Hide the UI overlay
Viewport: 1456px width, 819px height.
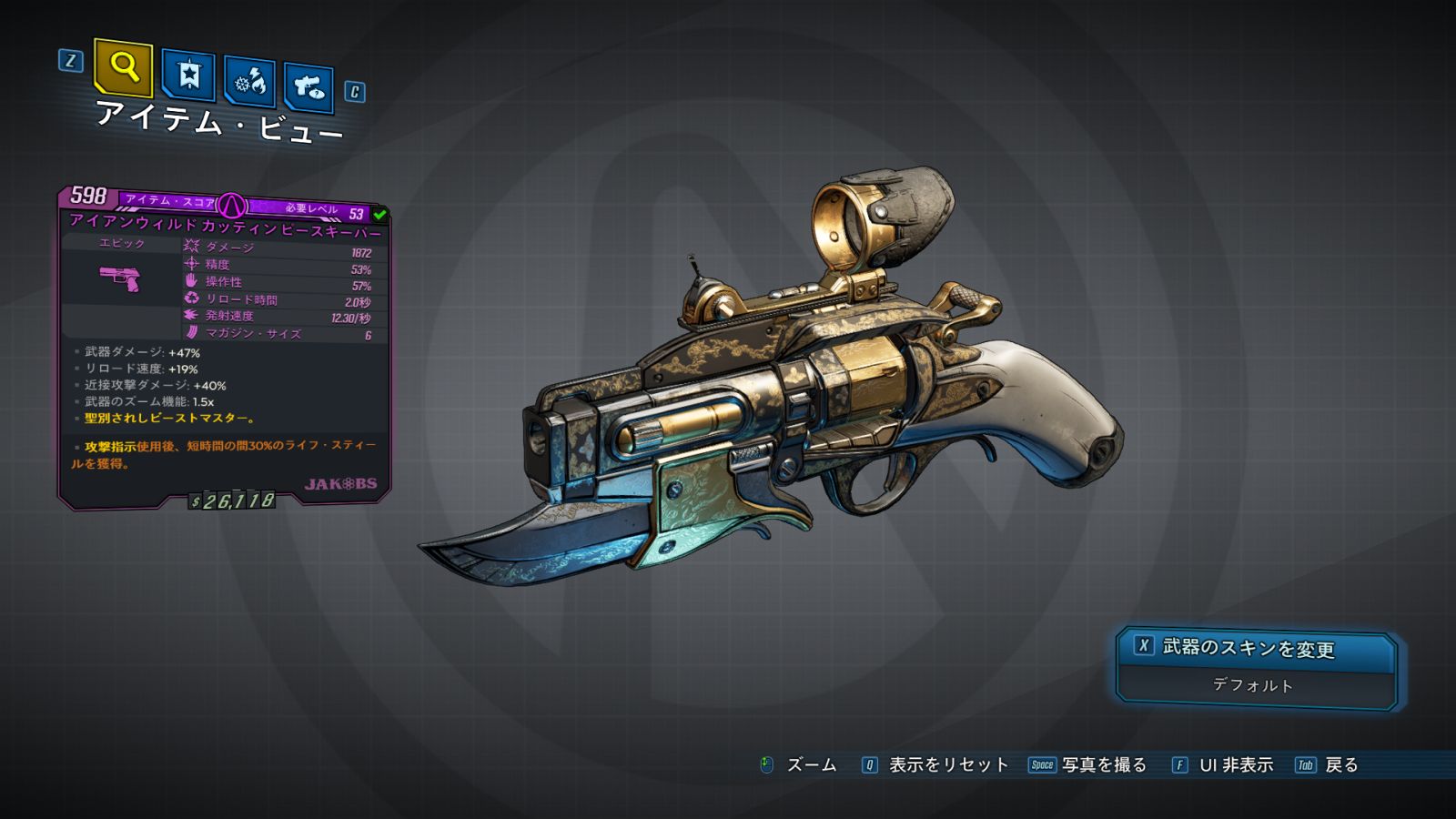click(x=1223, y=765)
